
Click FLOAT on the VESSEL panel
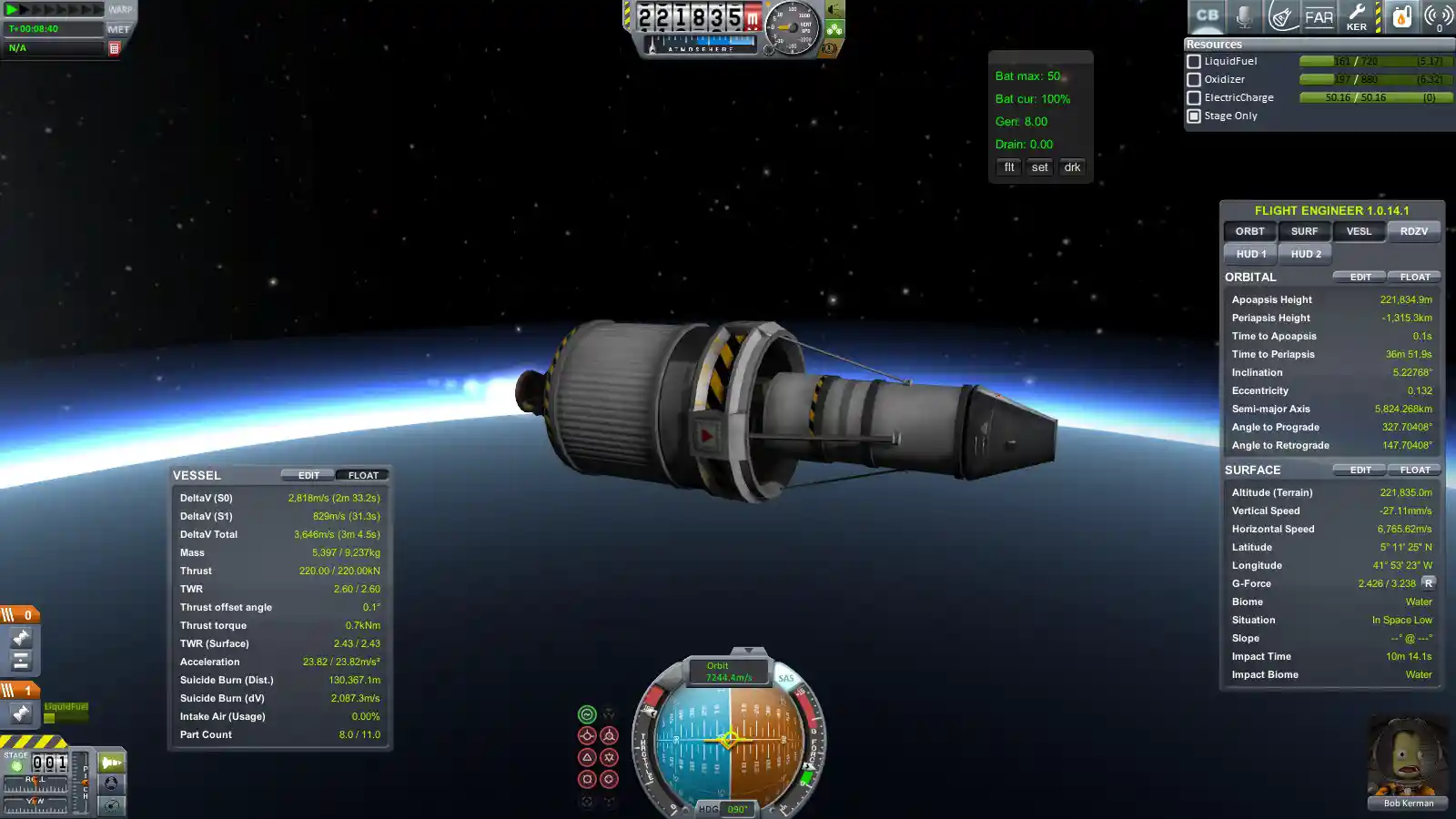click(x=363, y=475)
